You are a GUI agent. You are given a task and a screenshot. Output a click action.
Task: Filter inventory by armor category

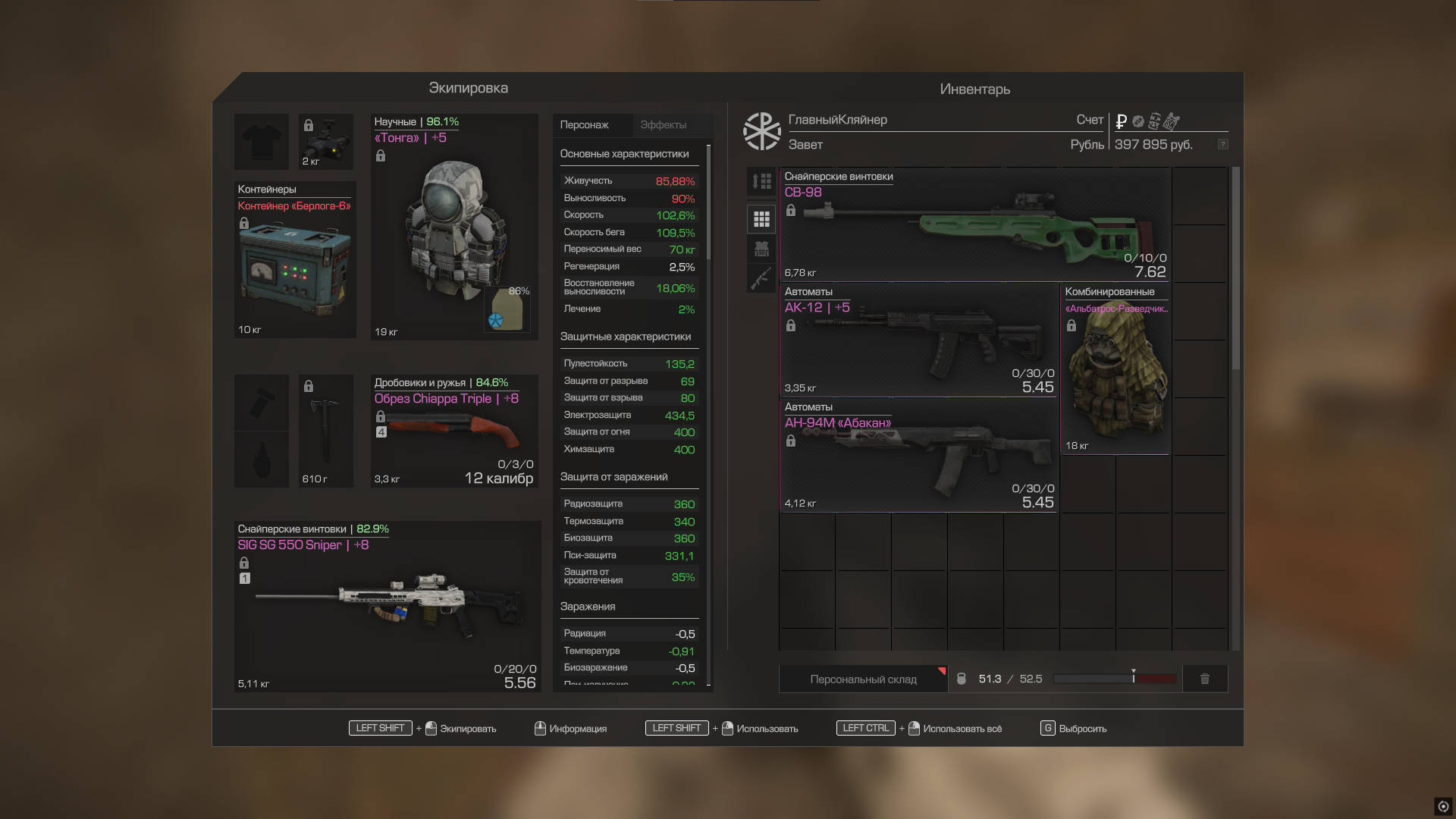coord(761,249)
